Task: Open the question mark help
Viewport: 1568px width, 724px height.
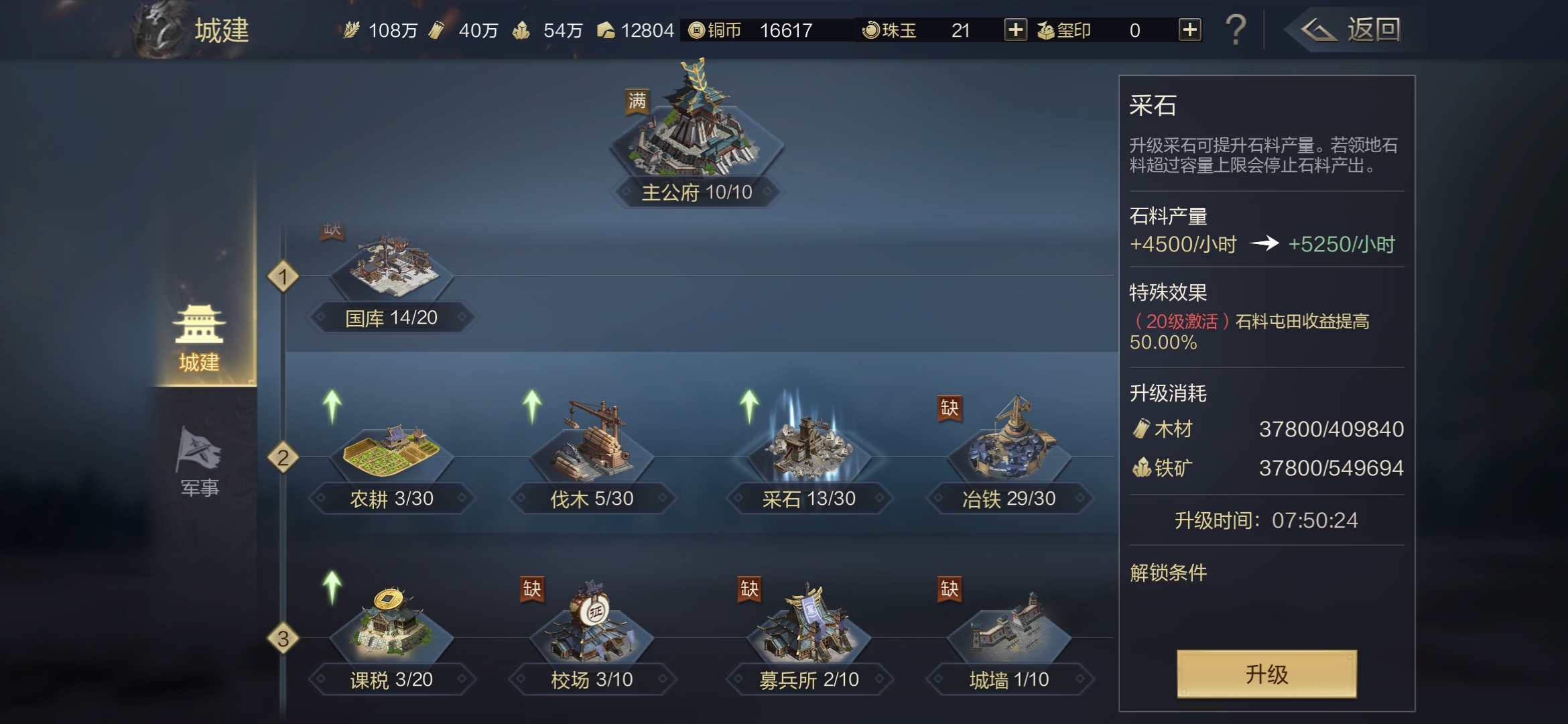Action: [1235, 30]
